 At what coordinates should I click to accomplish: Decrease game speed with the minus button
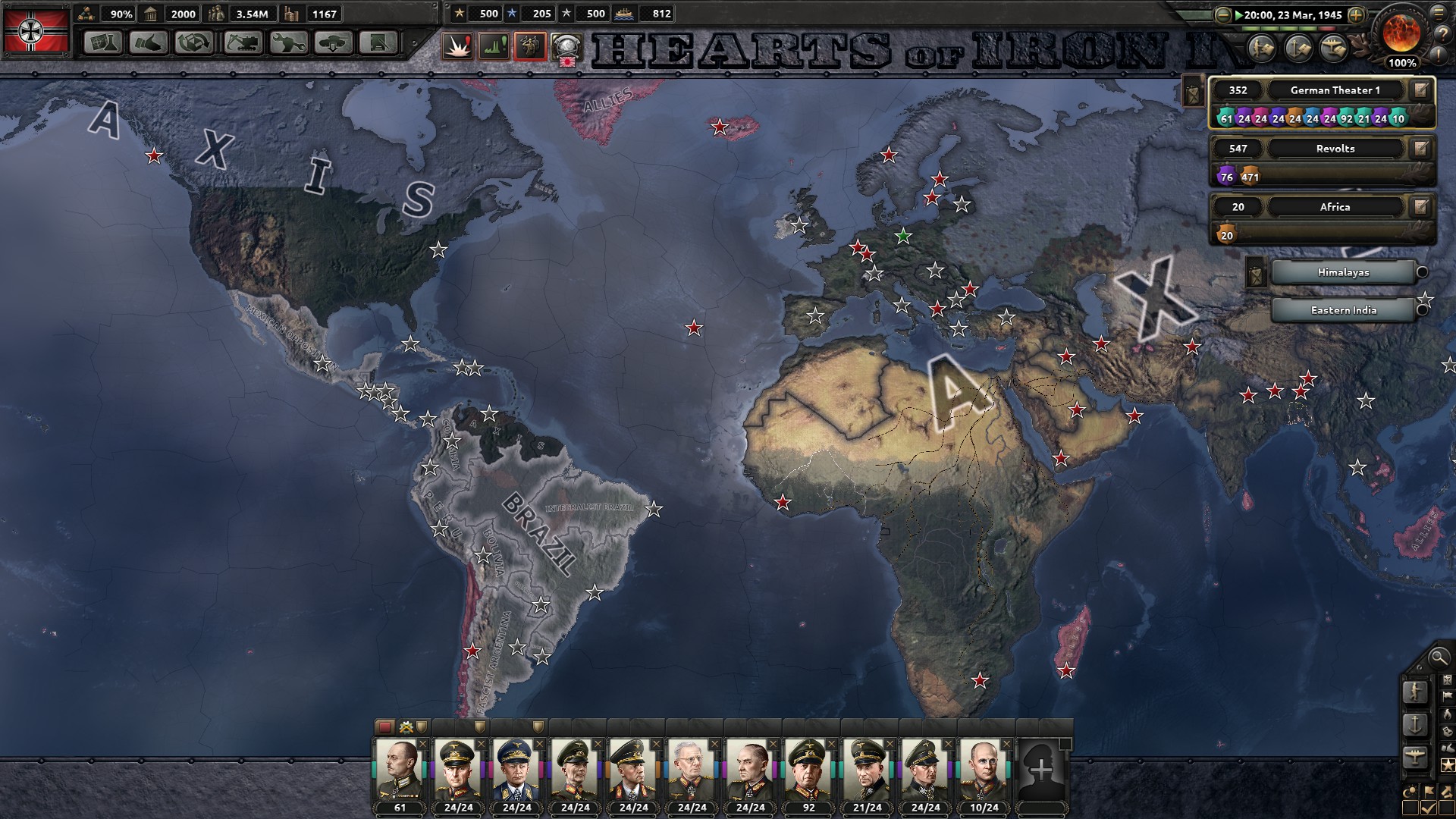coord(1222,14)
